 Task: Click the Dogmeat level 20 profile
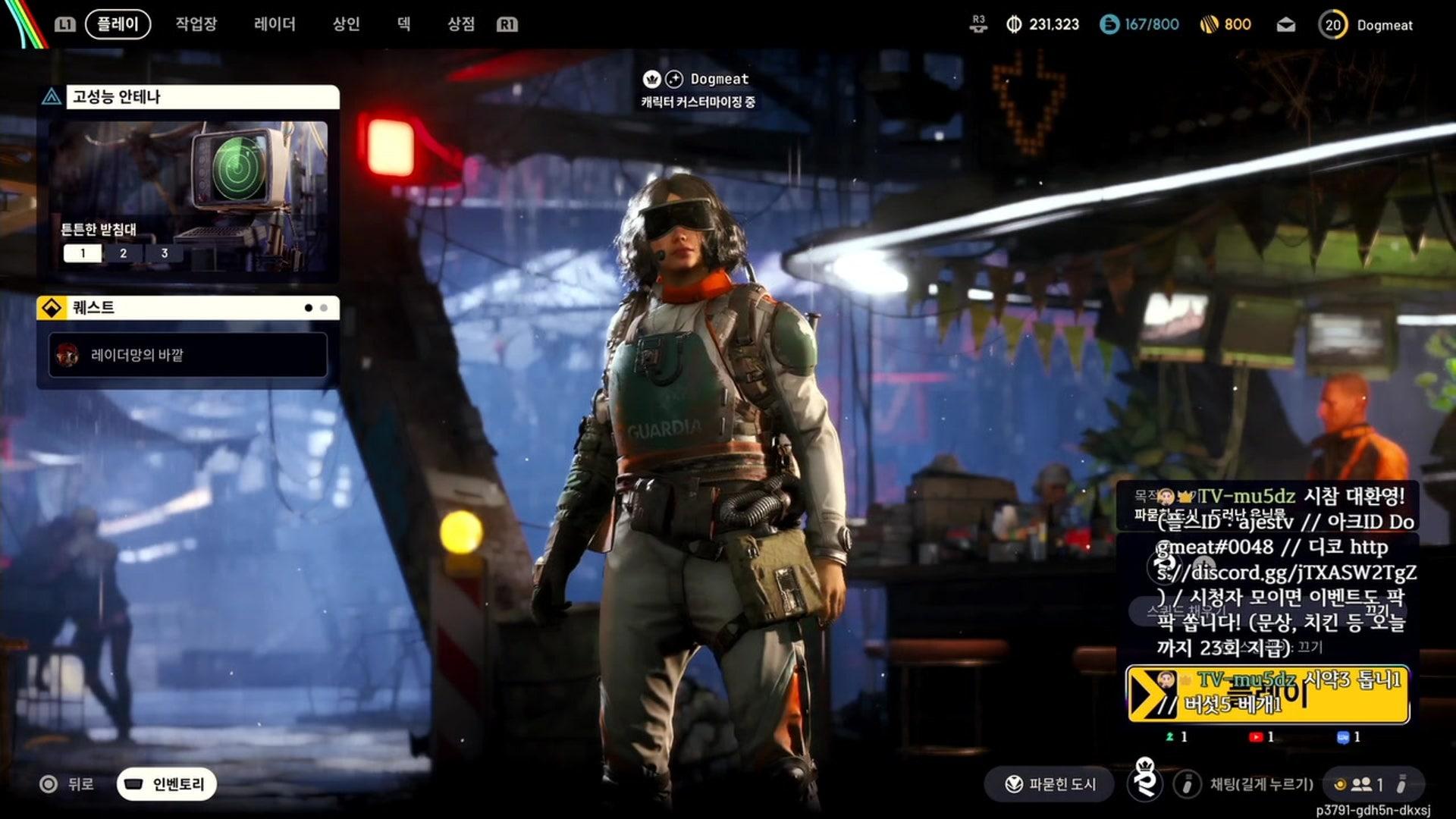tap(1367, 25)
